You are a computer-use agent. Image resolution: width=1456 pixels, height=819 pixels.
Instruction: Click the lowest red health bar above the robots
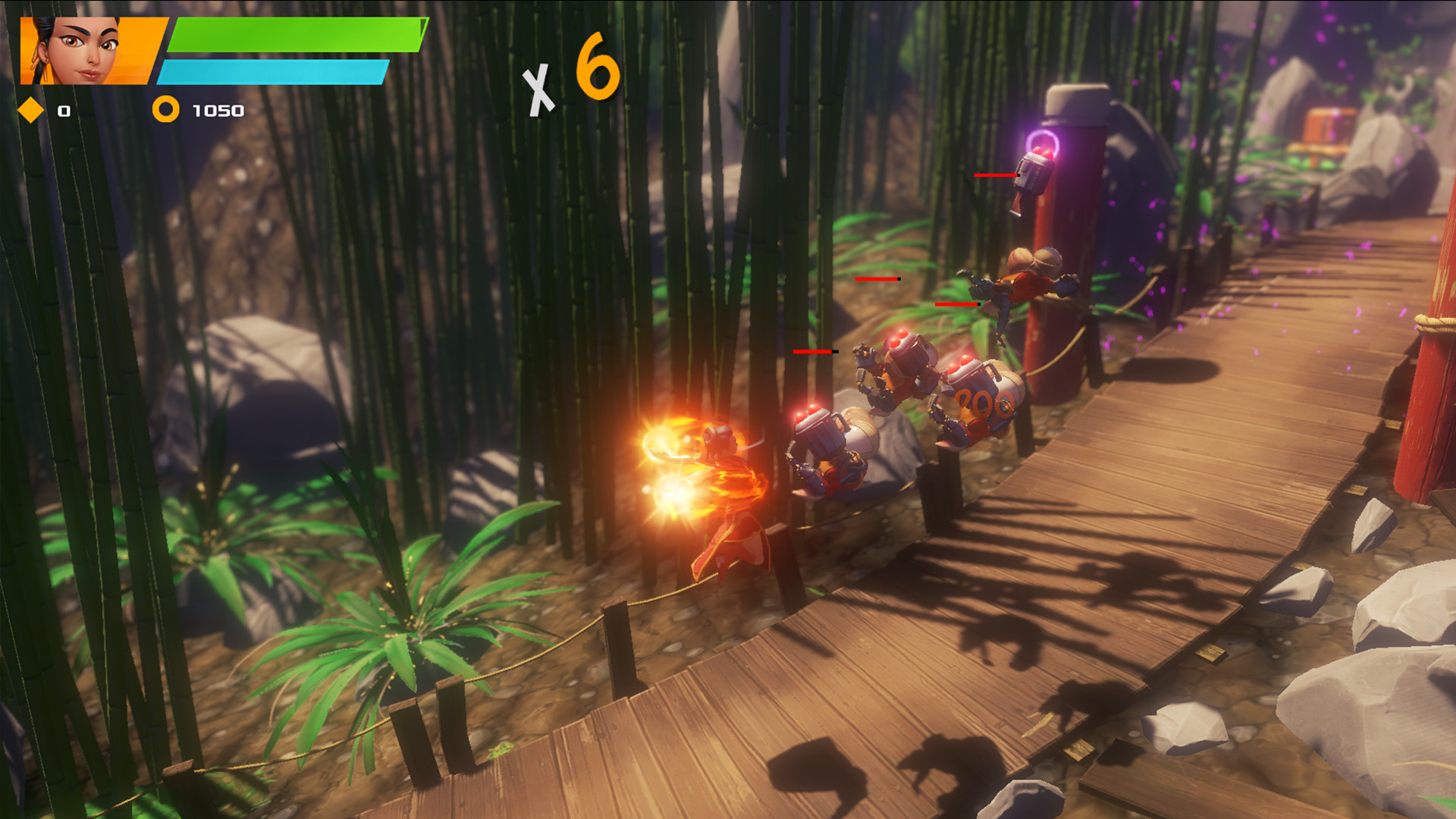coord(815,351)
